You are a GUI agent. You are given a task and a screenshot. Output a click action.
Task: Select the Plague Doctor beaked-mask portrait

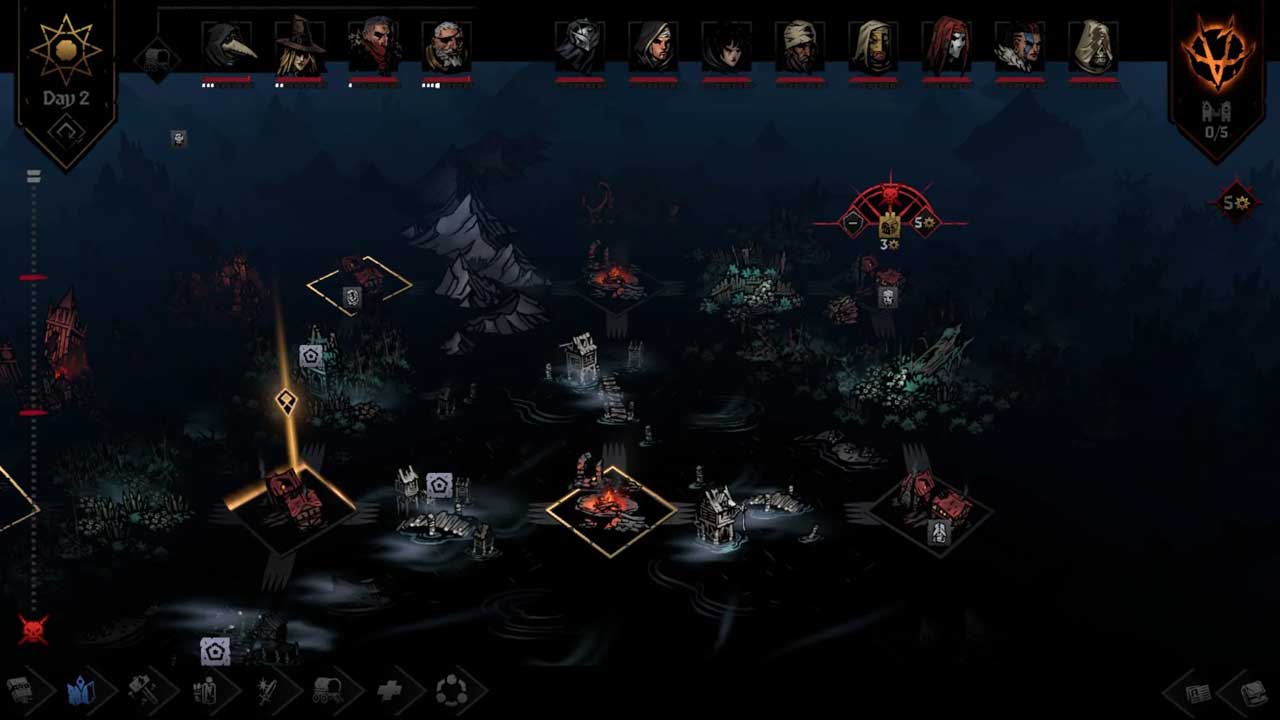pyautogui.click(x=227, y=45)
